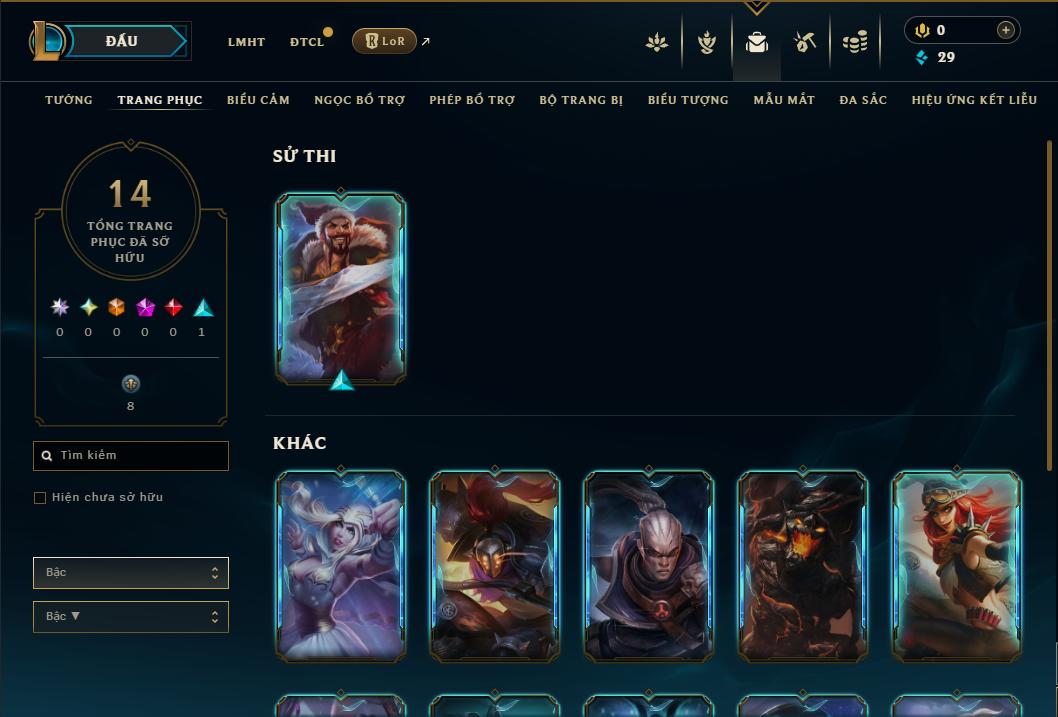Select the epic skin under SỬ THI
The height and width of the screenshot is (717, 1058).
click(341, 287)
